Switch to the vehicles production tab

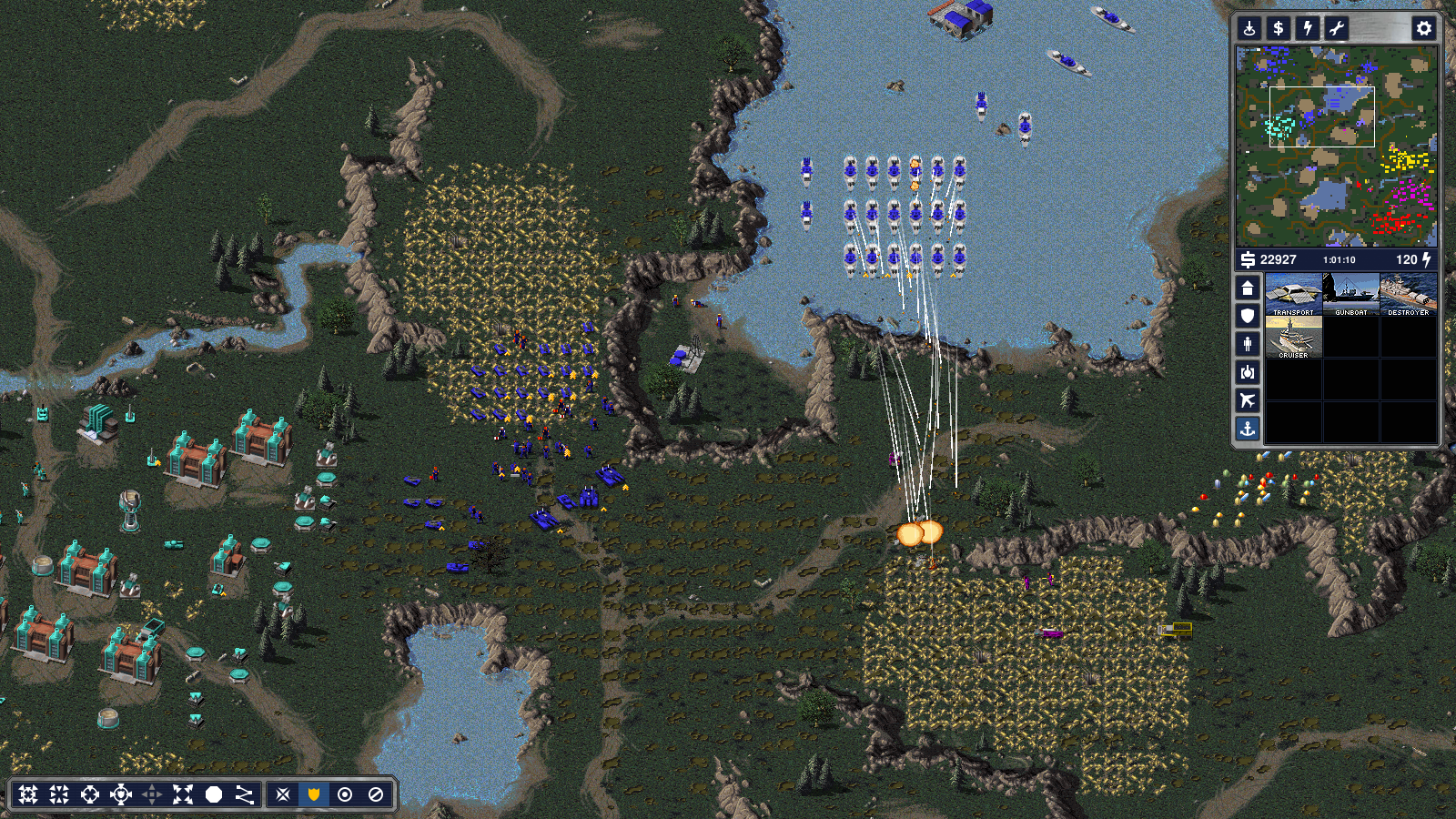point(1248,372)
